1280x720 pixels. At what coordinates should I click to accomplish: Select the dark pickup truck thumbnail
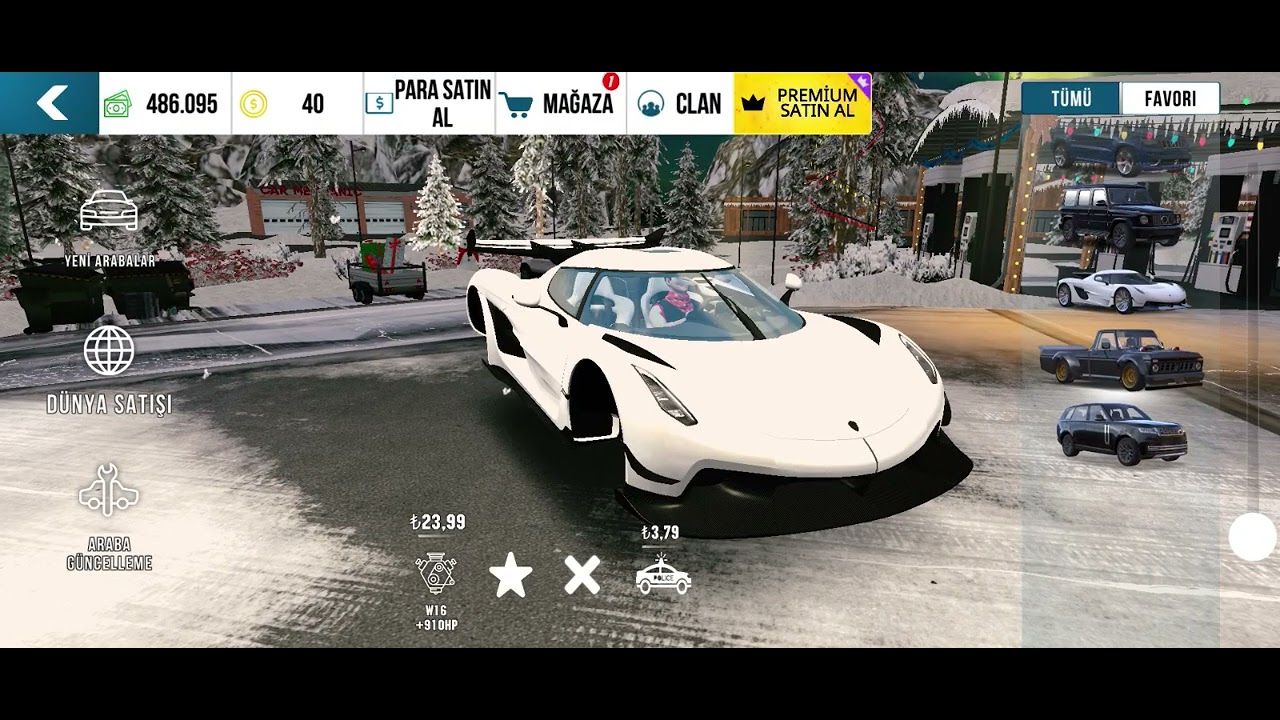pyautogui.click(x=1121, y=359)
